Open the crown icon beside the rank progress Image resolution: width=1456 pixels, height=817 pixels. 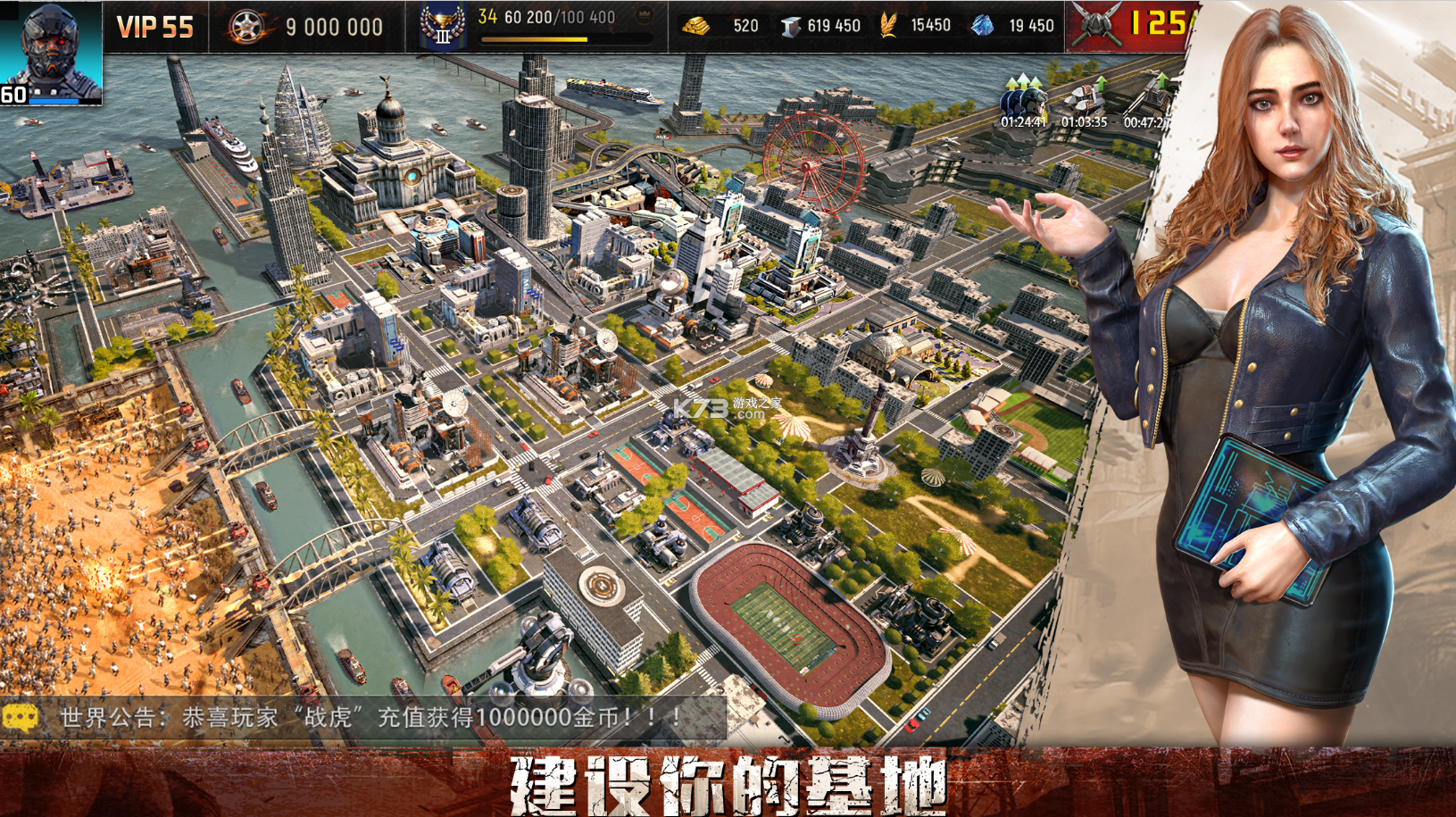(646, 15)
